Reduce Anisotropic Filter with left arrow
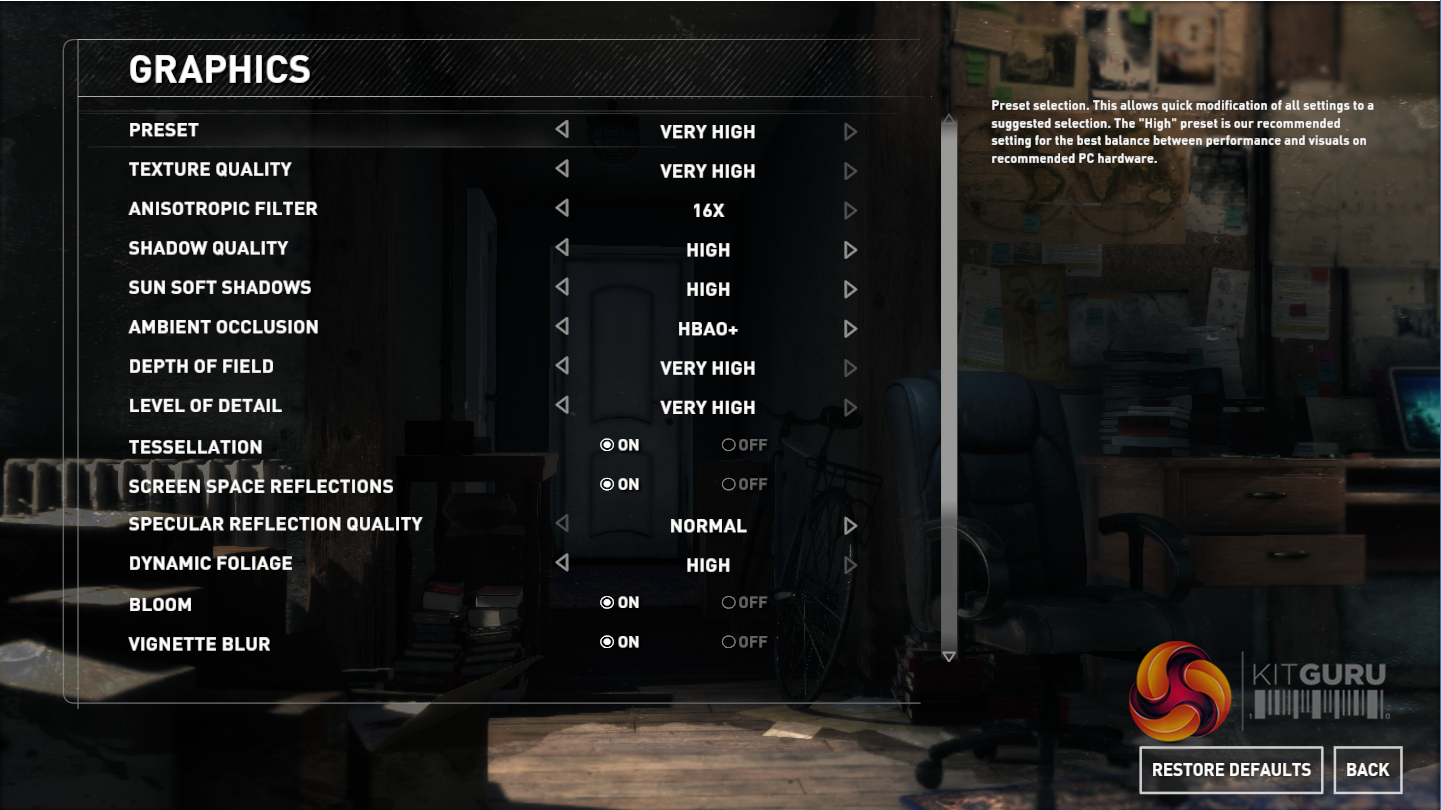Screen dimensions: 1441x810 click(562, 208)
